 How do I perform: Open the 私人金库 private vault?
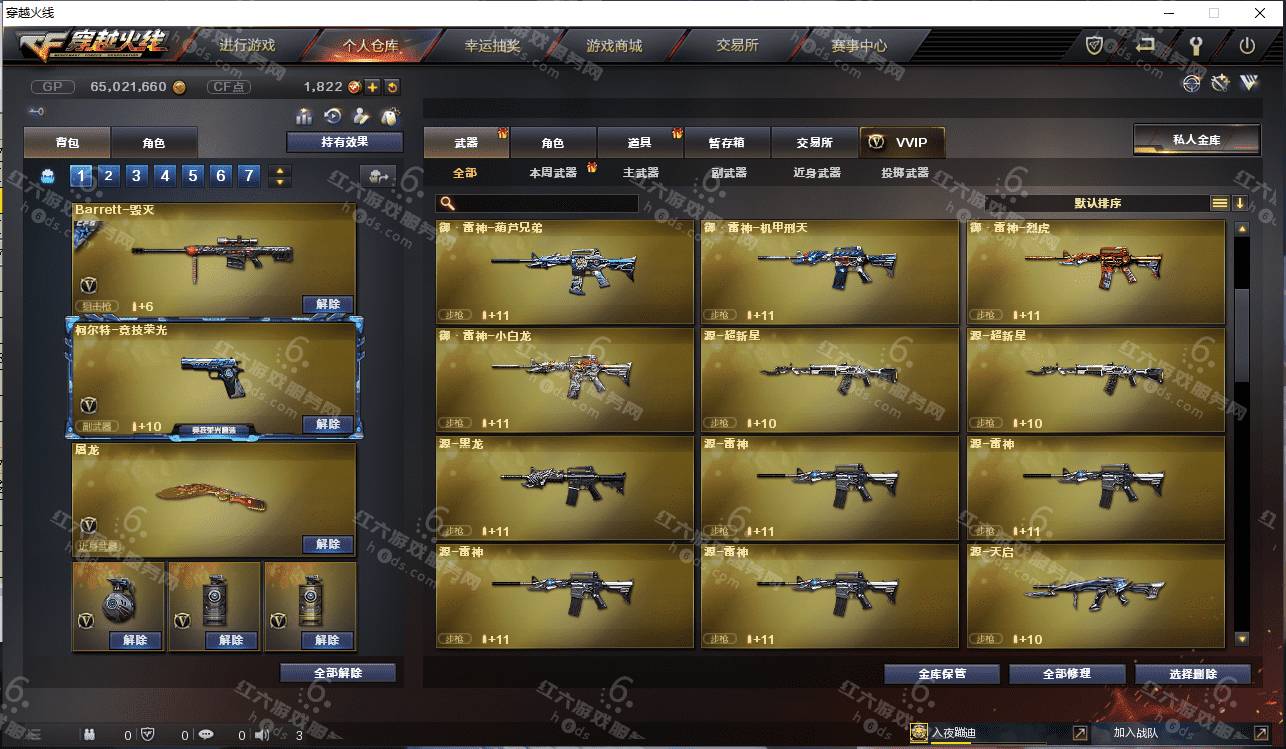[1195, 140]
